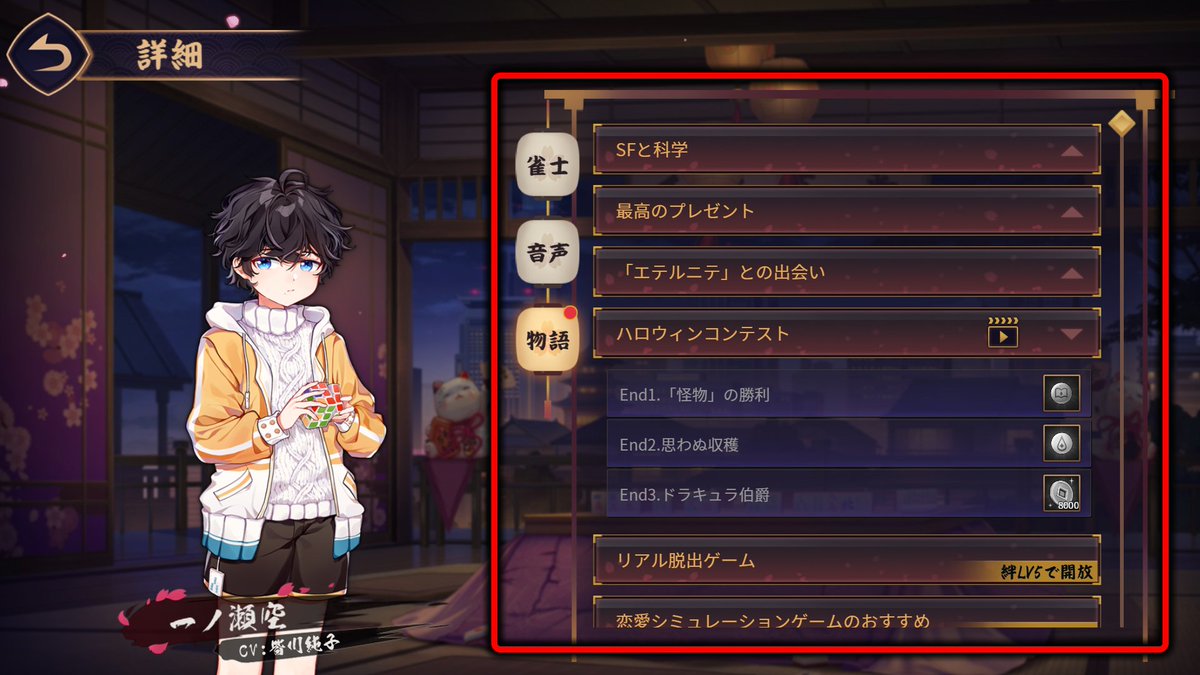Collapse the ハロウィンコンテスト story entry

(x=1071, y=334)
